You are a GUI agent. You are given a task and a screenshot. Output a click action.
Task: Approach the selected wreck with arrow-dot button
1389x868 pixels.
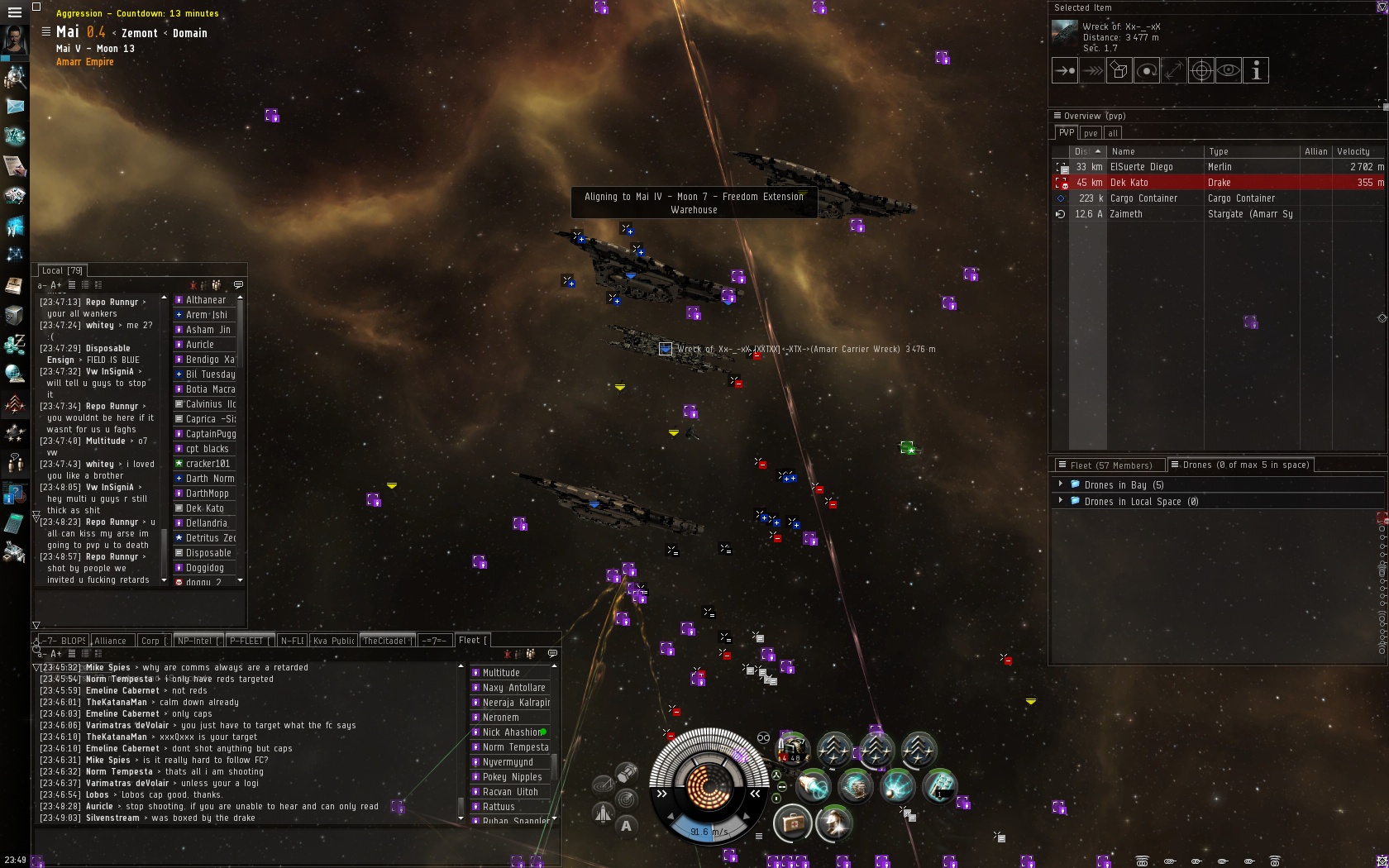(1065, 71)
